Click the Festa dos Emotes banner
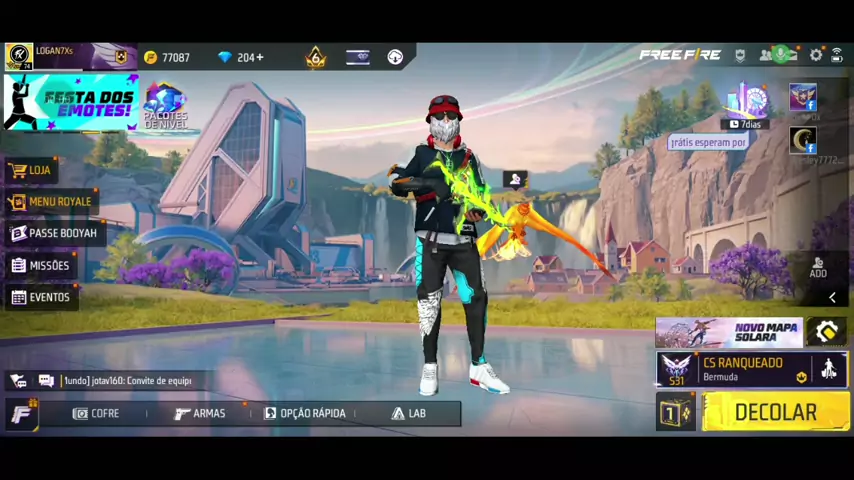This screenshot has height=480, width=854. (x=70, y=102)
